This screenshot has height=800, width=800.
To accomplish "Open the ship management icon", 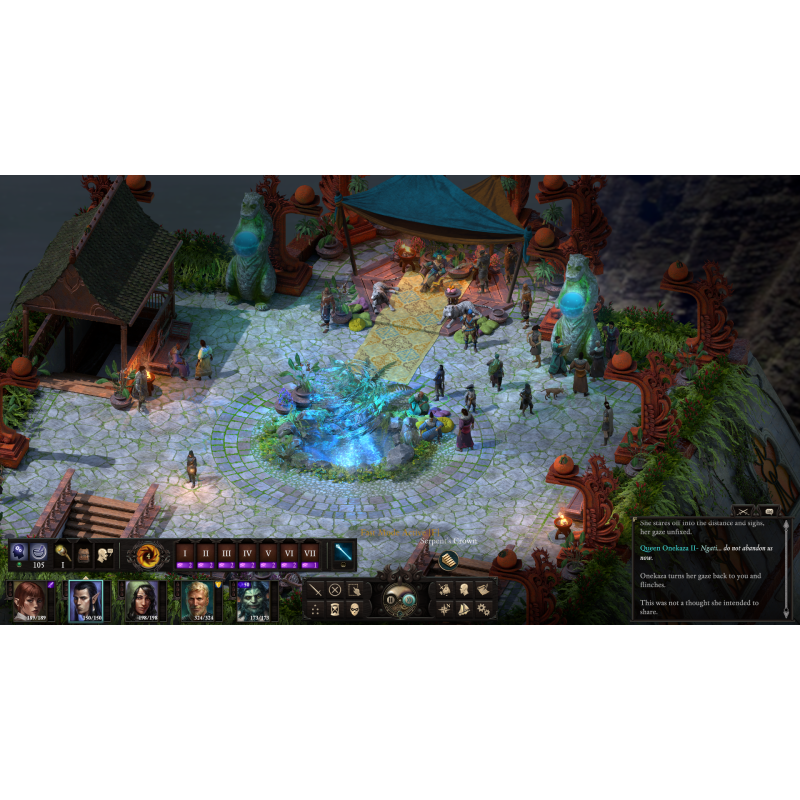I will click(x=463, y=609).
